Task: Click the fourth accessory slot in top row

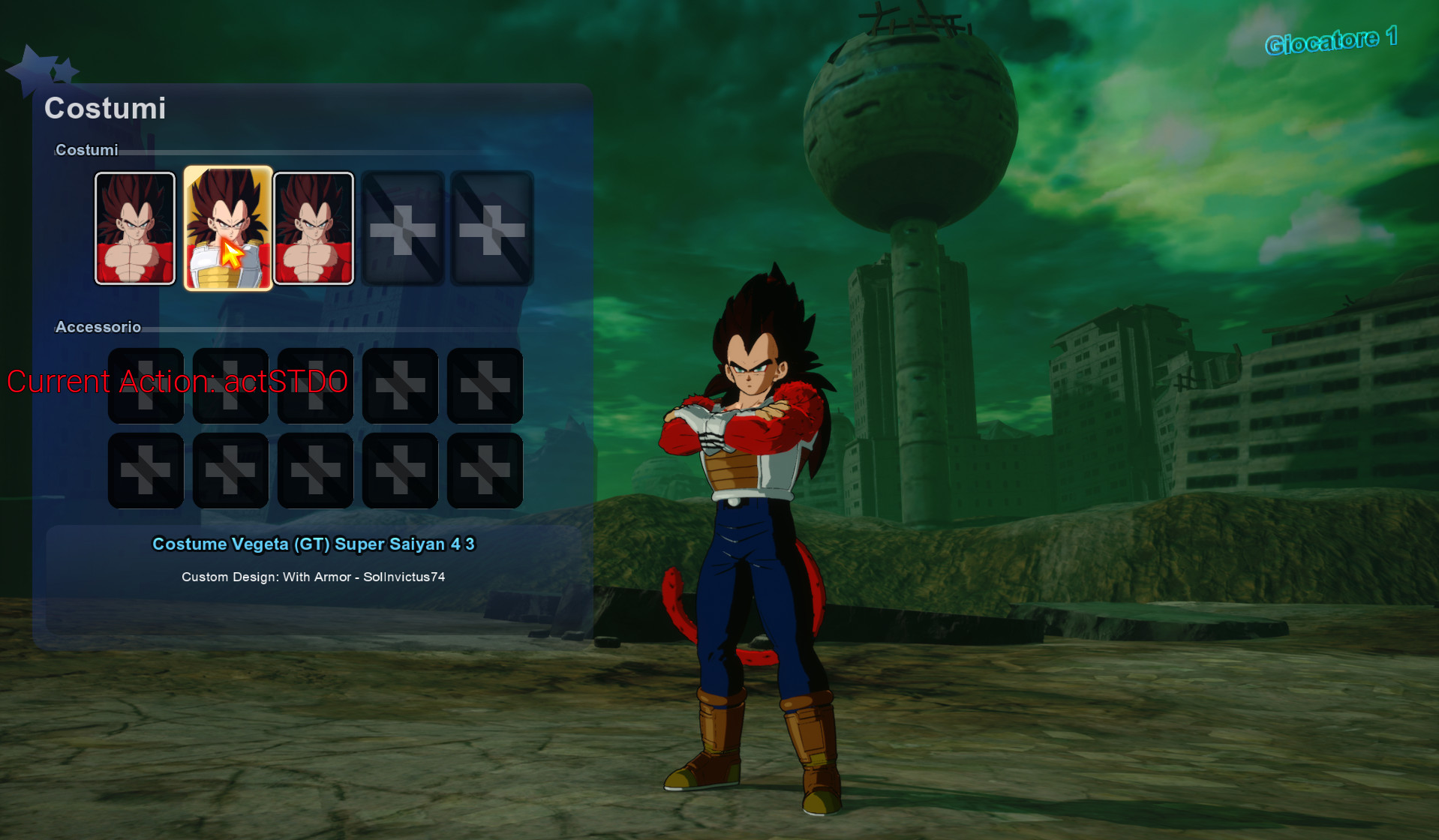Action: [400, 385]
